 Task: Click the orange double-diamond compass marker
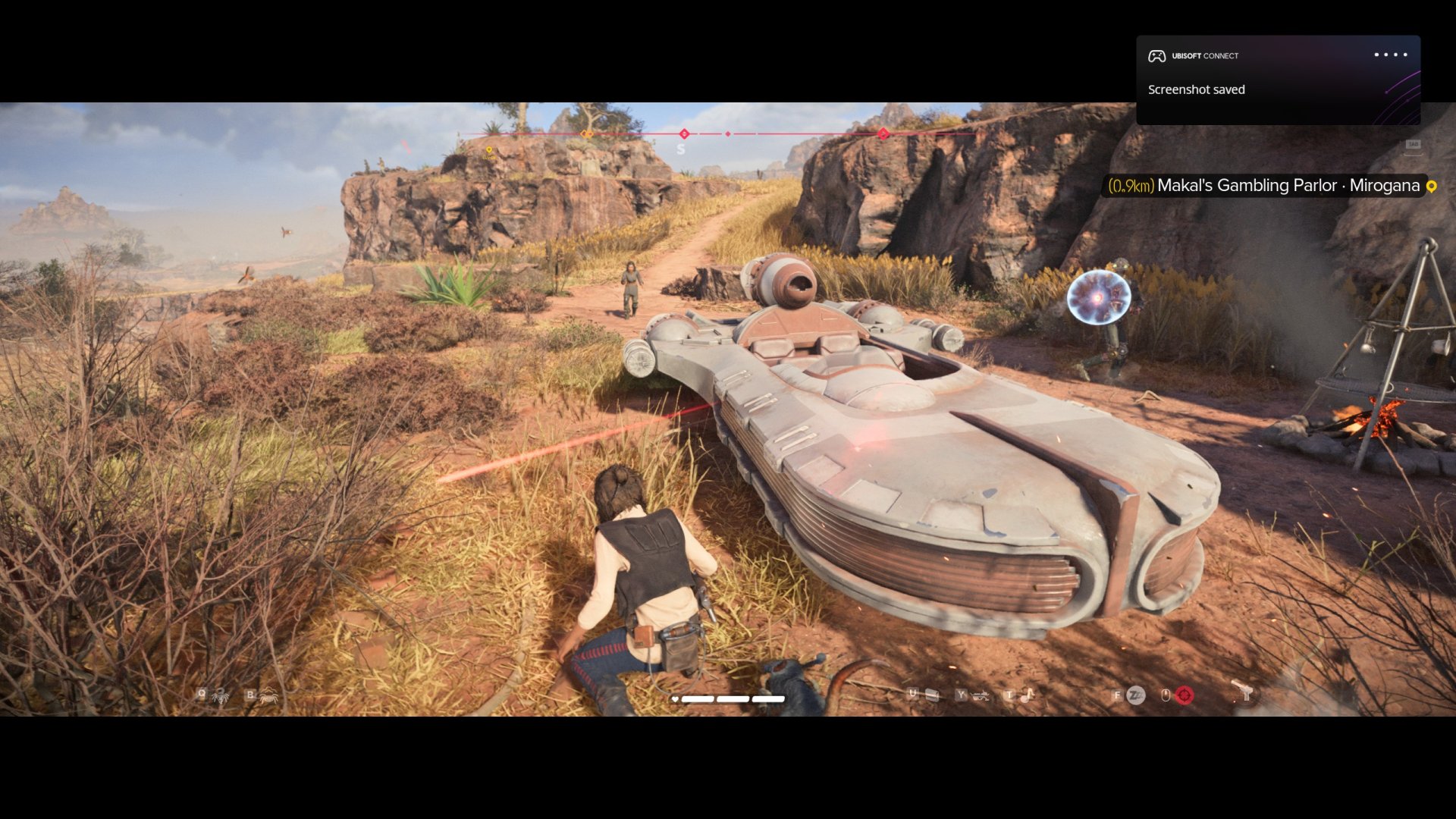[x=586, y=134]
